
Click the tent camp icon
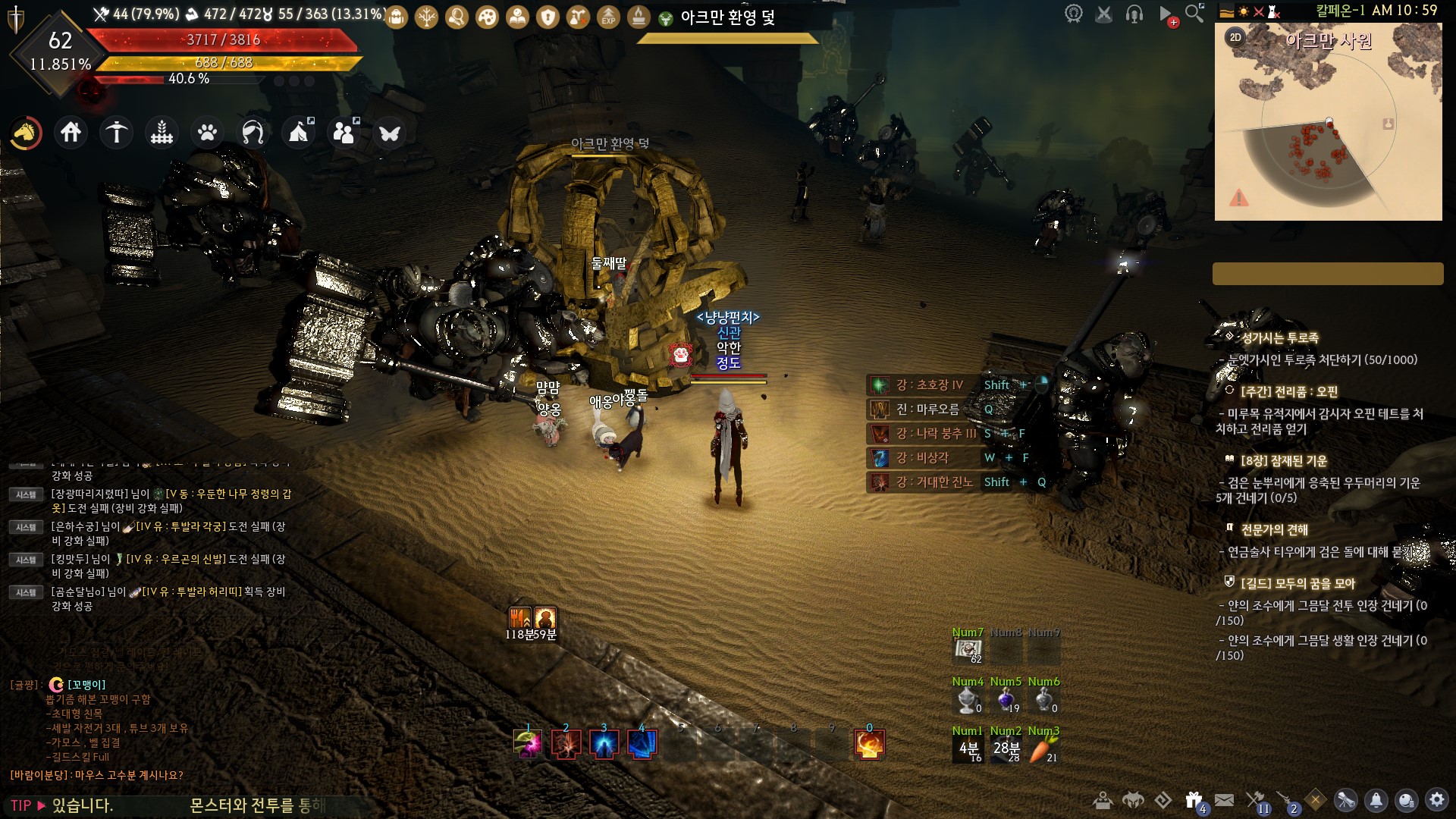point(298,133)
